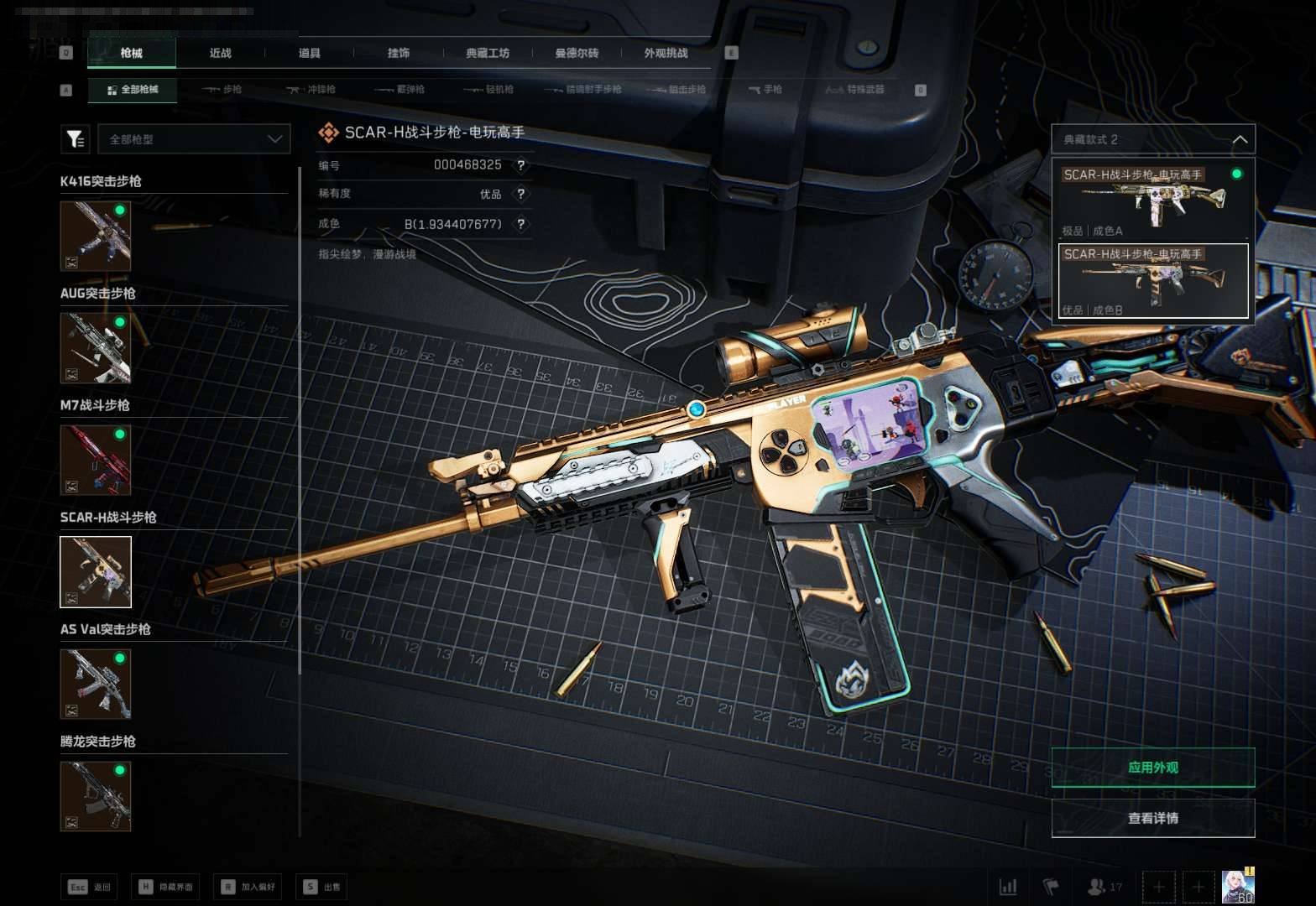
Task: Choose the AUG assault rifle skin thumbnail
Action: tap(96, 347)
